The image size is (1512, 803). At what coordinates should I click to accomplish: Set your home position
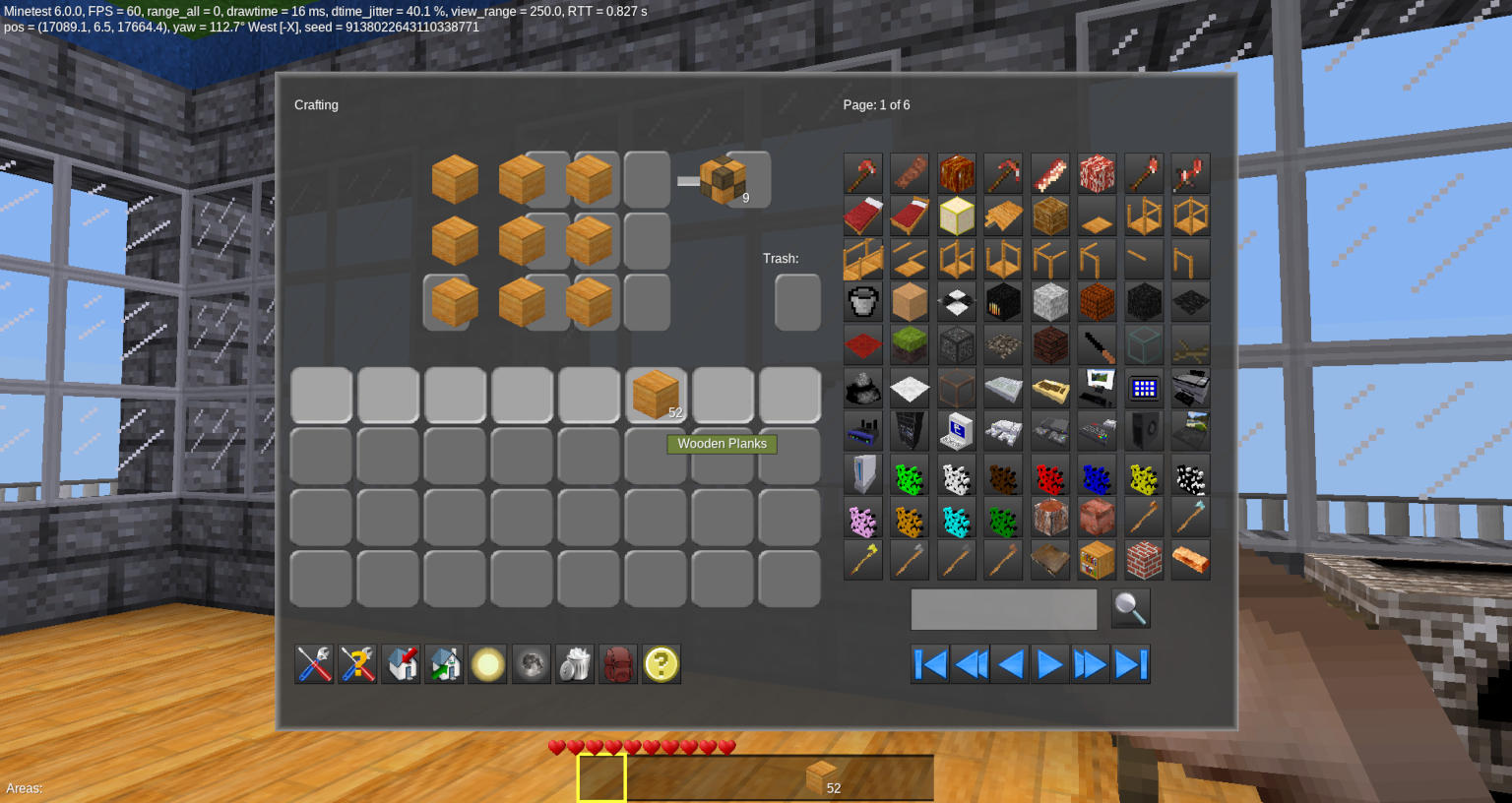click(x=401, y=664)
